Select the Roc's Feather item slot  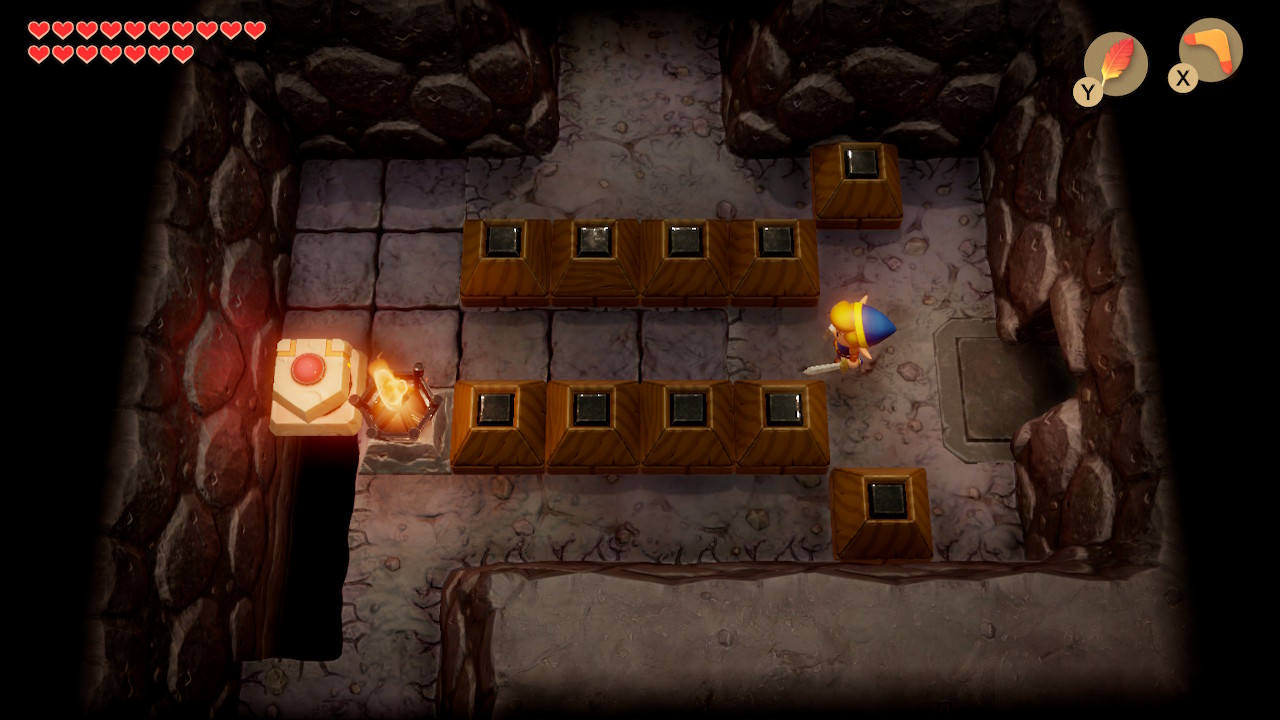[1115, 64]
